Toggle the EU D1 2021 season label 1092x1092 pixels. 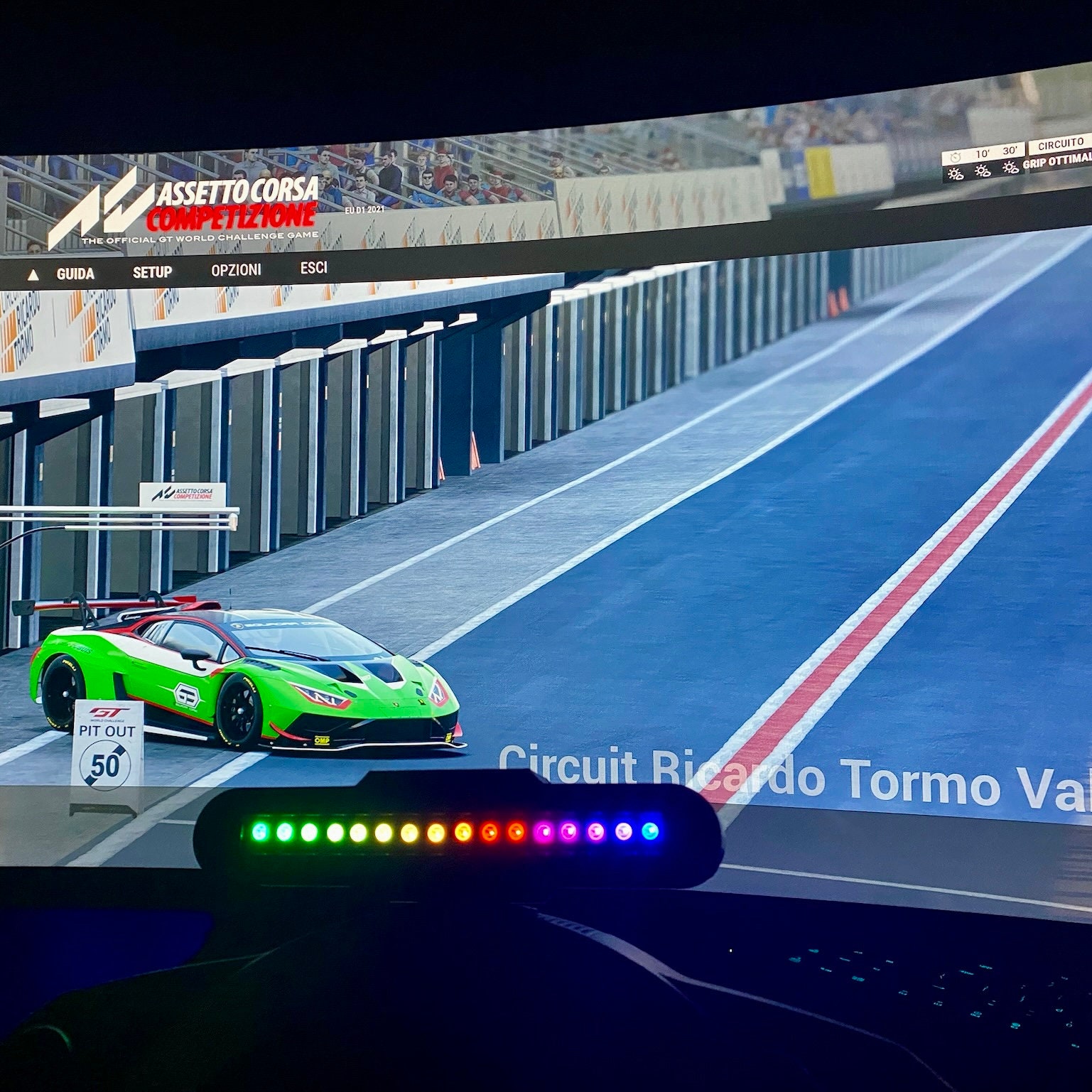pos(363,210)
